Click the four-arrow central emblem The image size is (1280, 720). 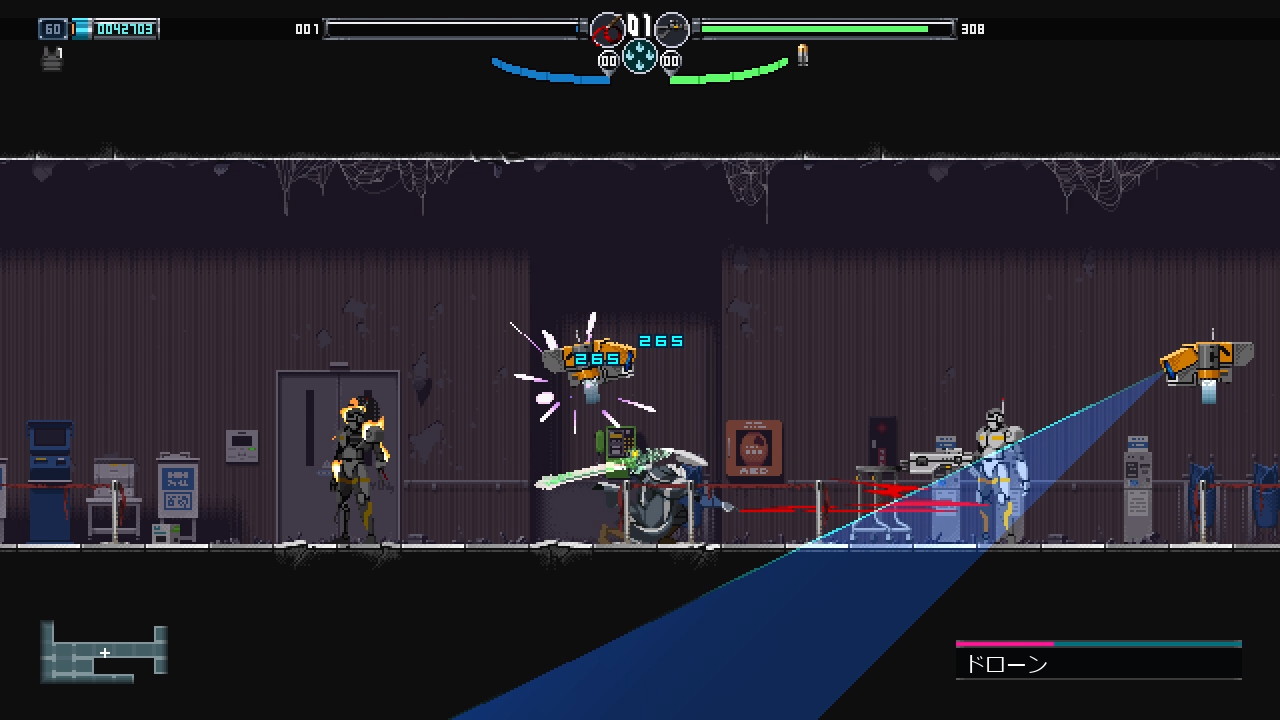click(x=640, y=56)
